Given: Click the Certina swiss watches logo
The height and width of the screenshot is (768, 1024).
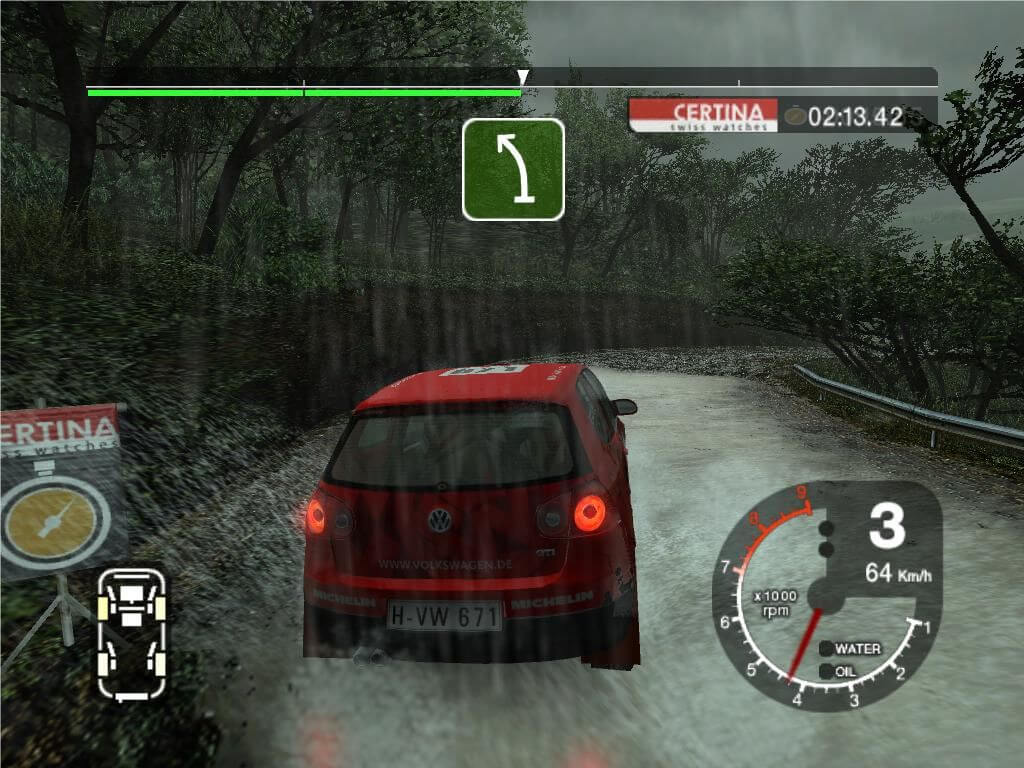Looking at the screenshot, I should point(704,116).
